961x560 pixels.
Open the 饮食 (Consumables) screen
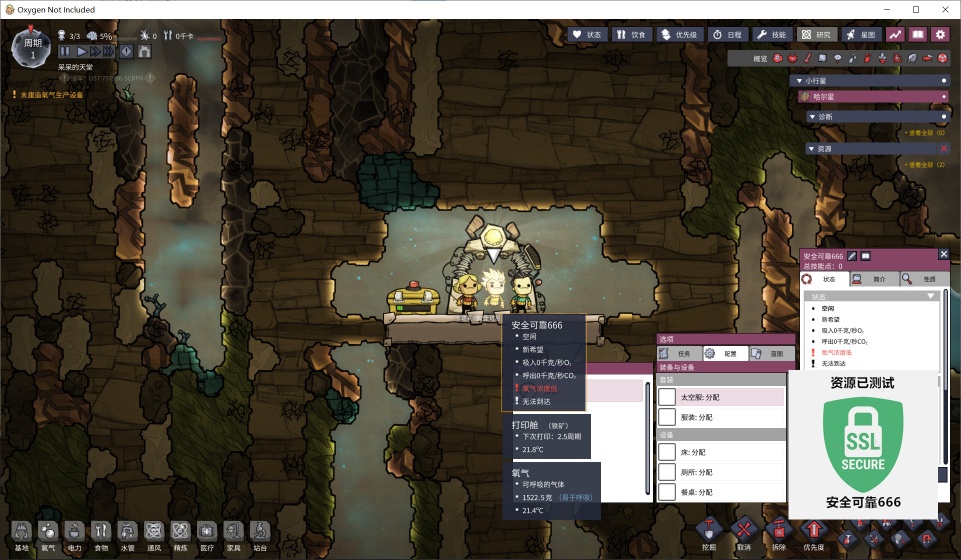(631, 34)
